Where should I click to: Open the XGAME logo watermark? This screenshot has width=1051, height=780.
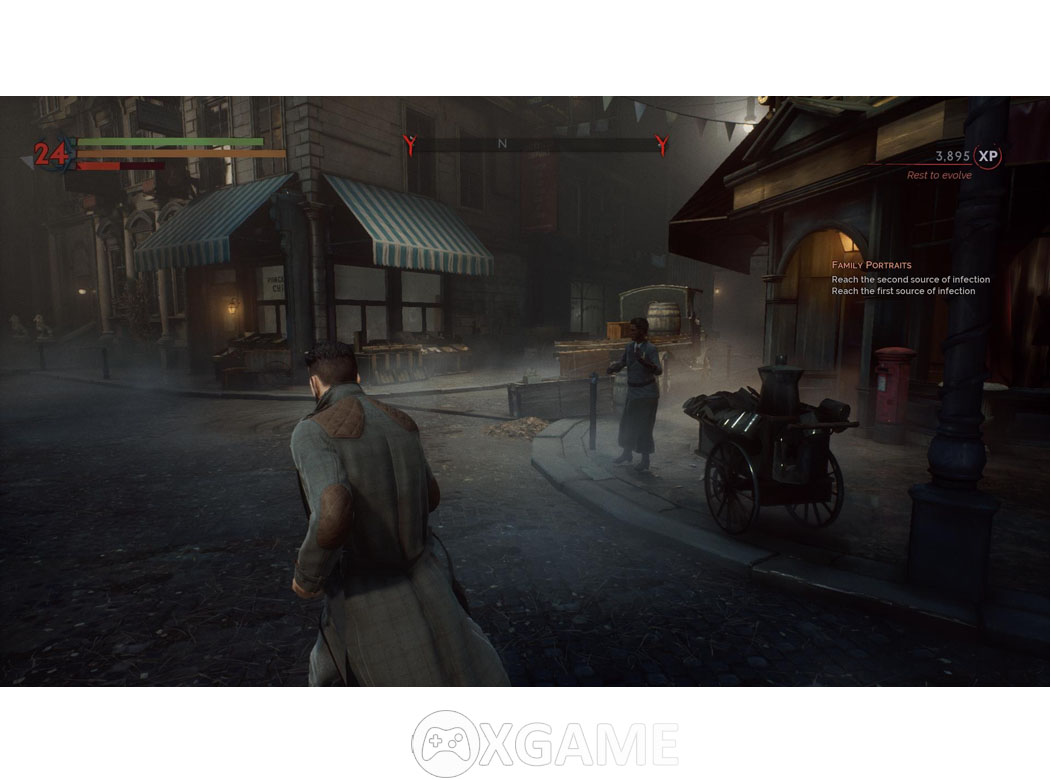tap(545, 743)
